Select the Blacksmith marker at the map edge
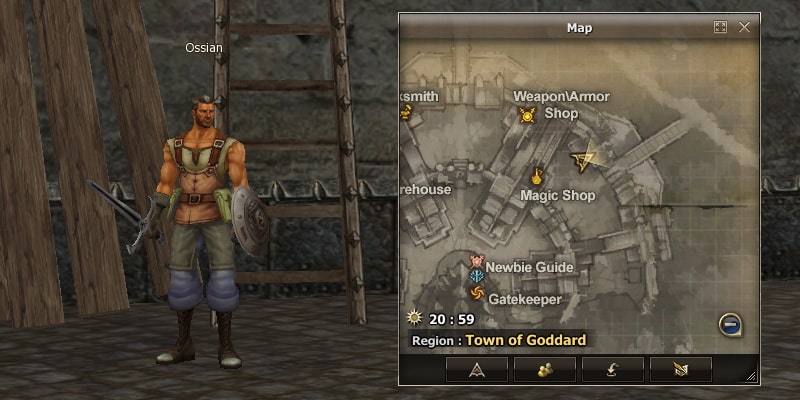The width and height of the screenshot is (800, 400). click(406, 113)
